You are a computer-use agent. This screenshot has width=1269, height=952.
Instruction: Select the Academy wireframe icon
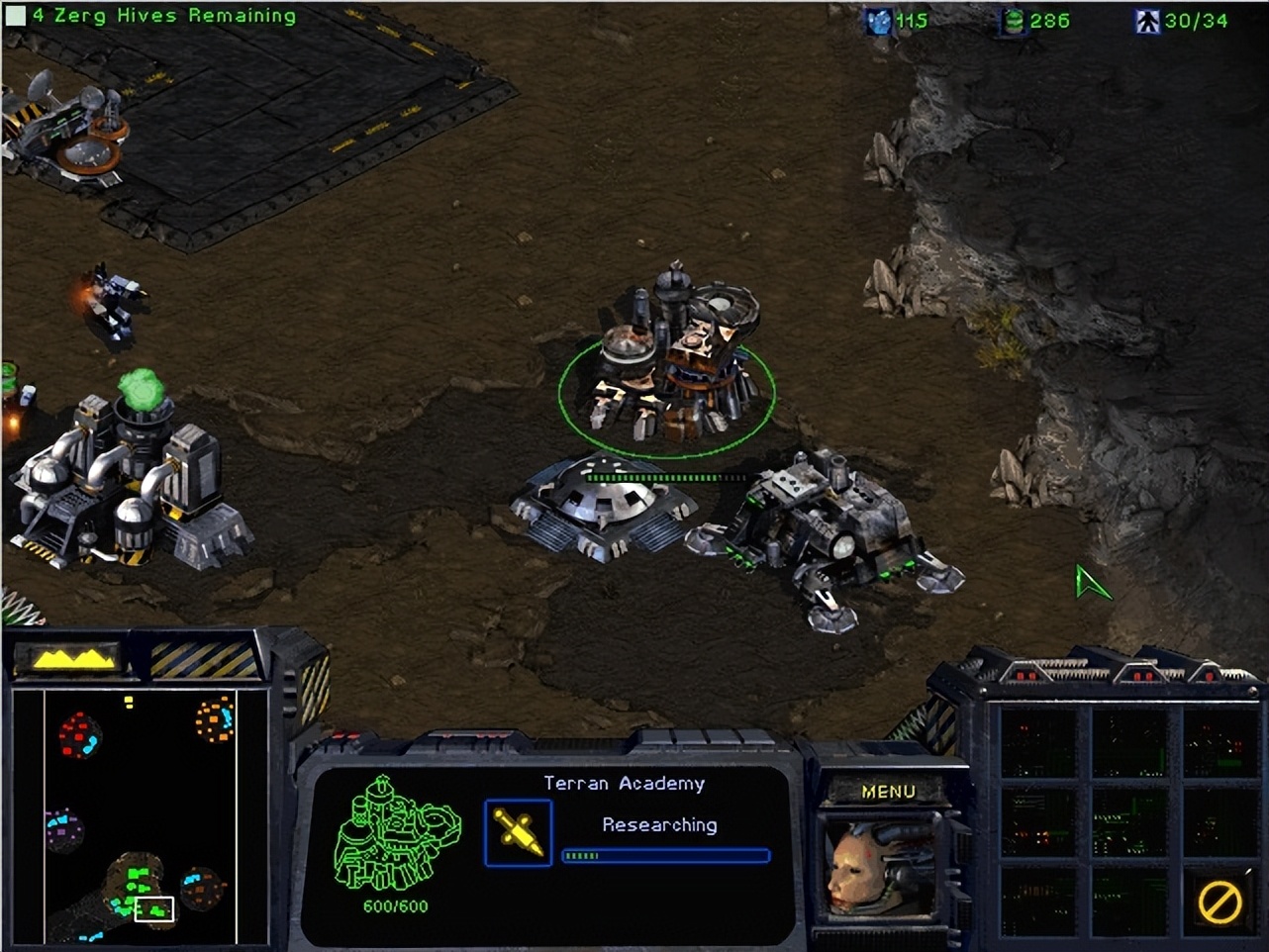click(x=394, y=836)
